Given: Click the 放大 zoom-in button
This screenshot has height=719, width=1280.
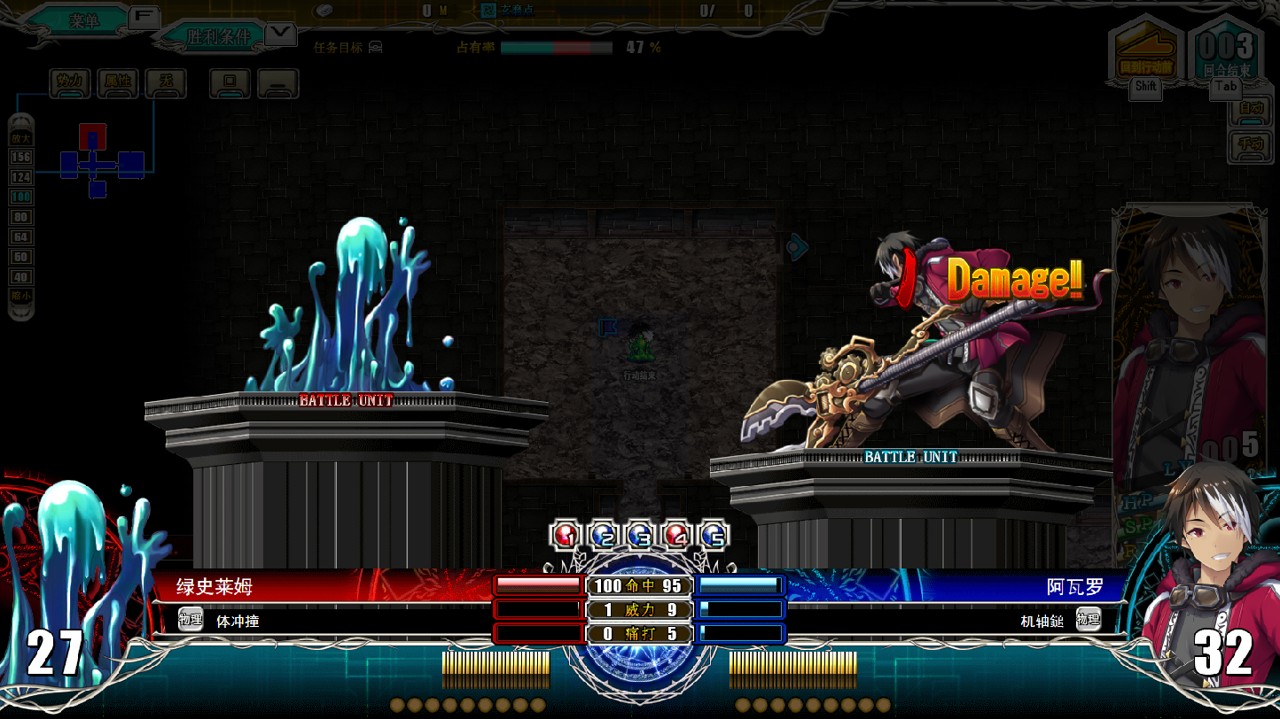Looking at the screenshot, I should click(21, 136).
